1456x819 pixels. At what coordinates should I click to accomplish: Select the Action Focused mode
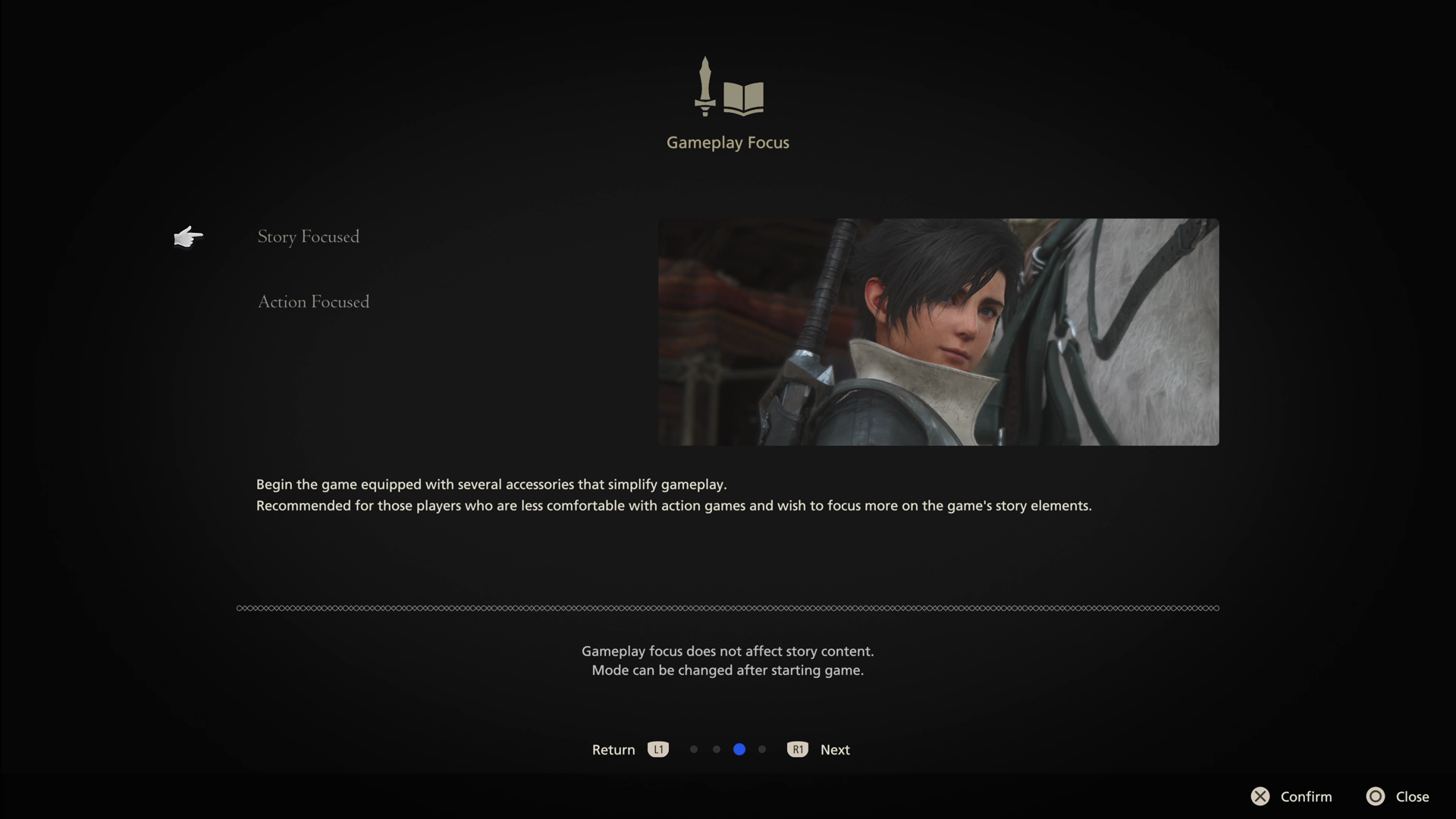pos(313,302)
